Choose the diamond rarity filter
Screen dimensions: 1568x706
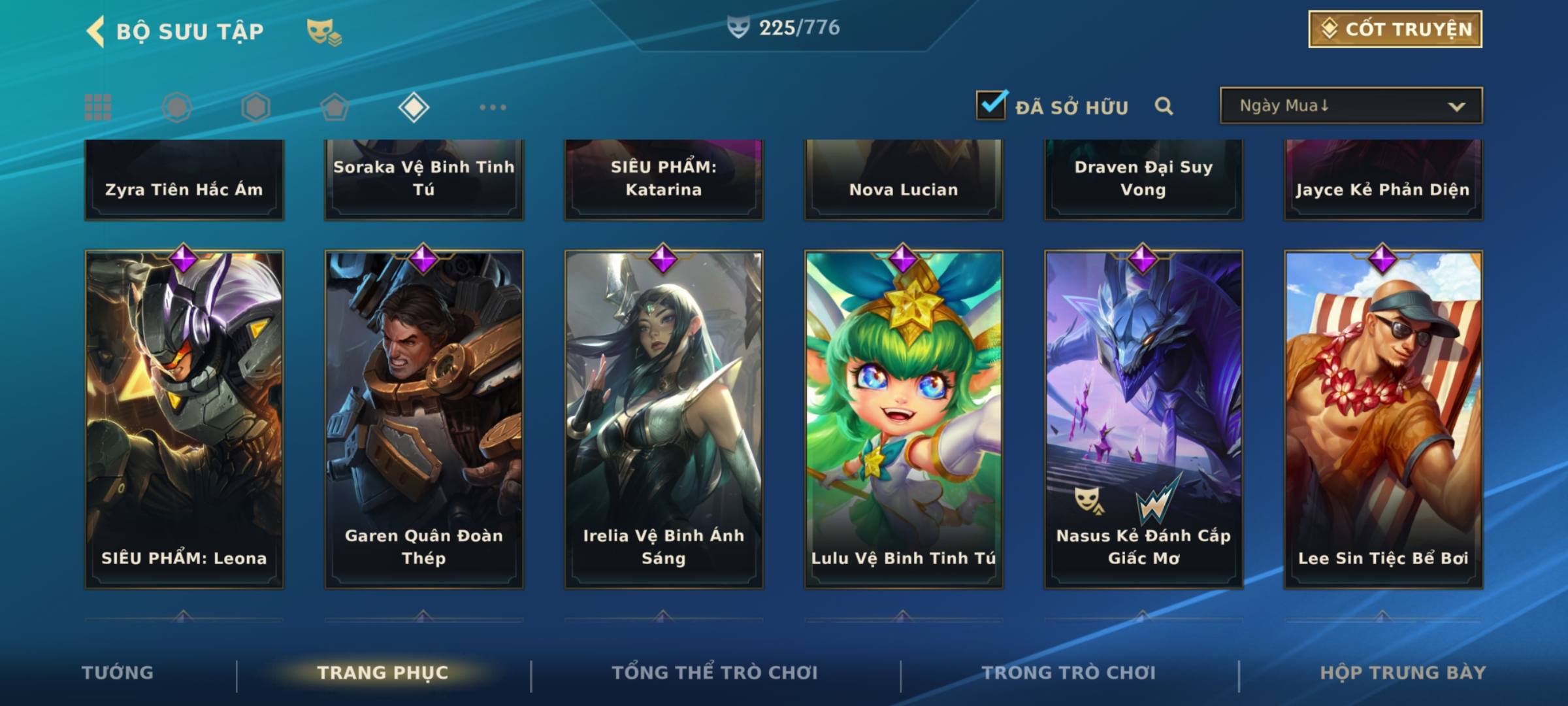click(x=414, y=107)
